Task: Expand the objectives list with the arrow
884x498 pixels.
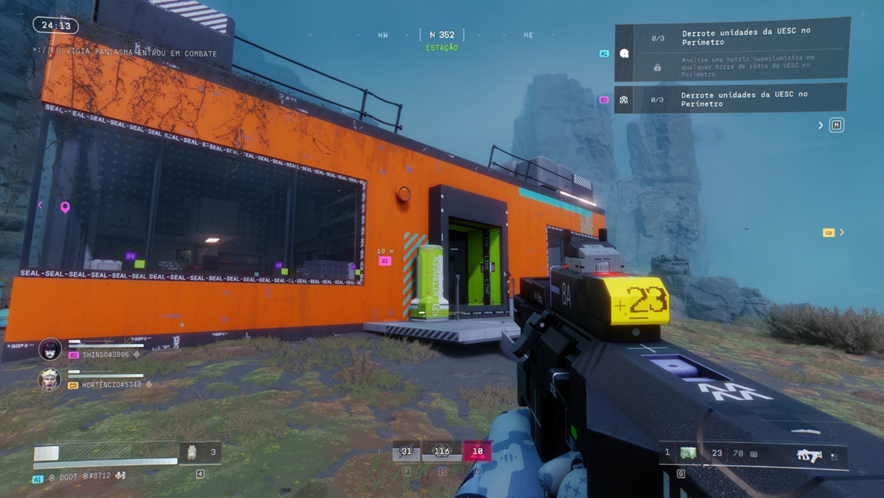Action: (x=821, y=126)
